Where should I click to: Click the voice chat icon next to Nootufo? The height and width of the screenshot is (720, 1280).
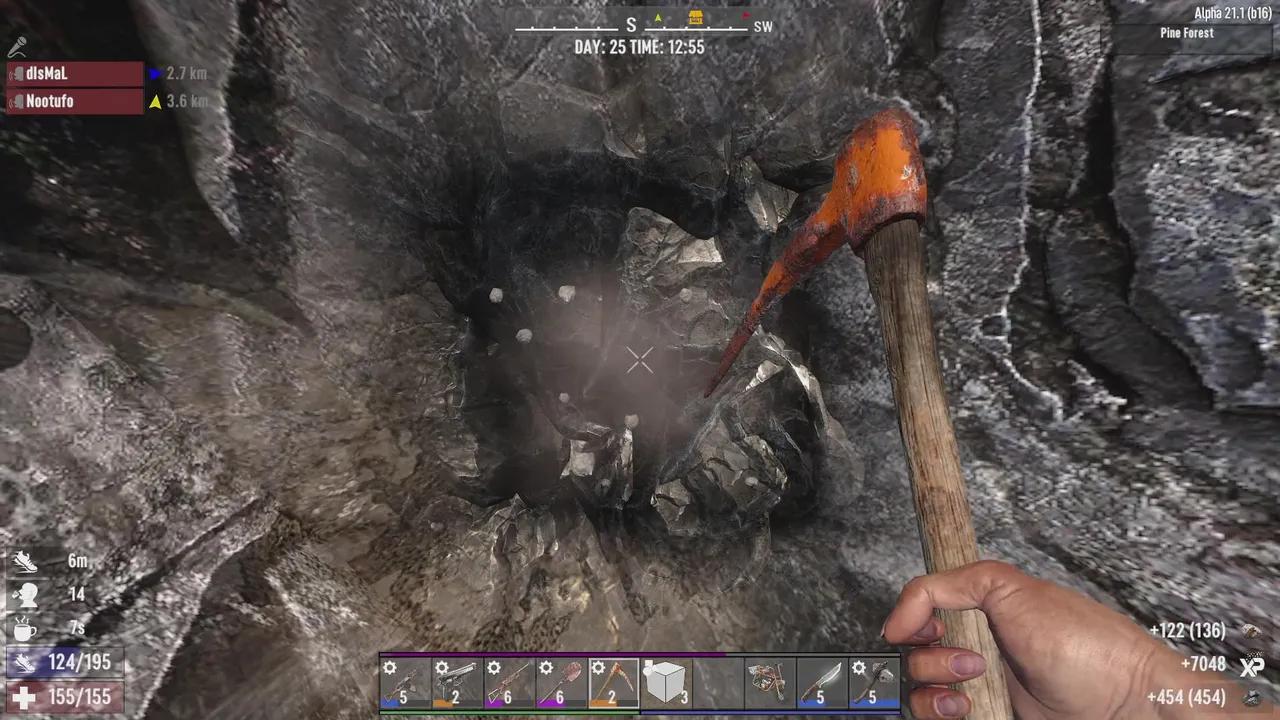pyautogui.click(x=15, y=101)
